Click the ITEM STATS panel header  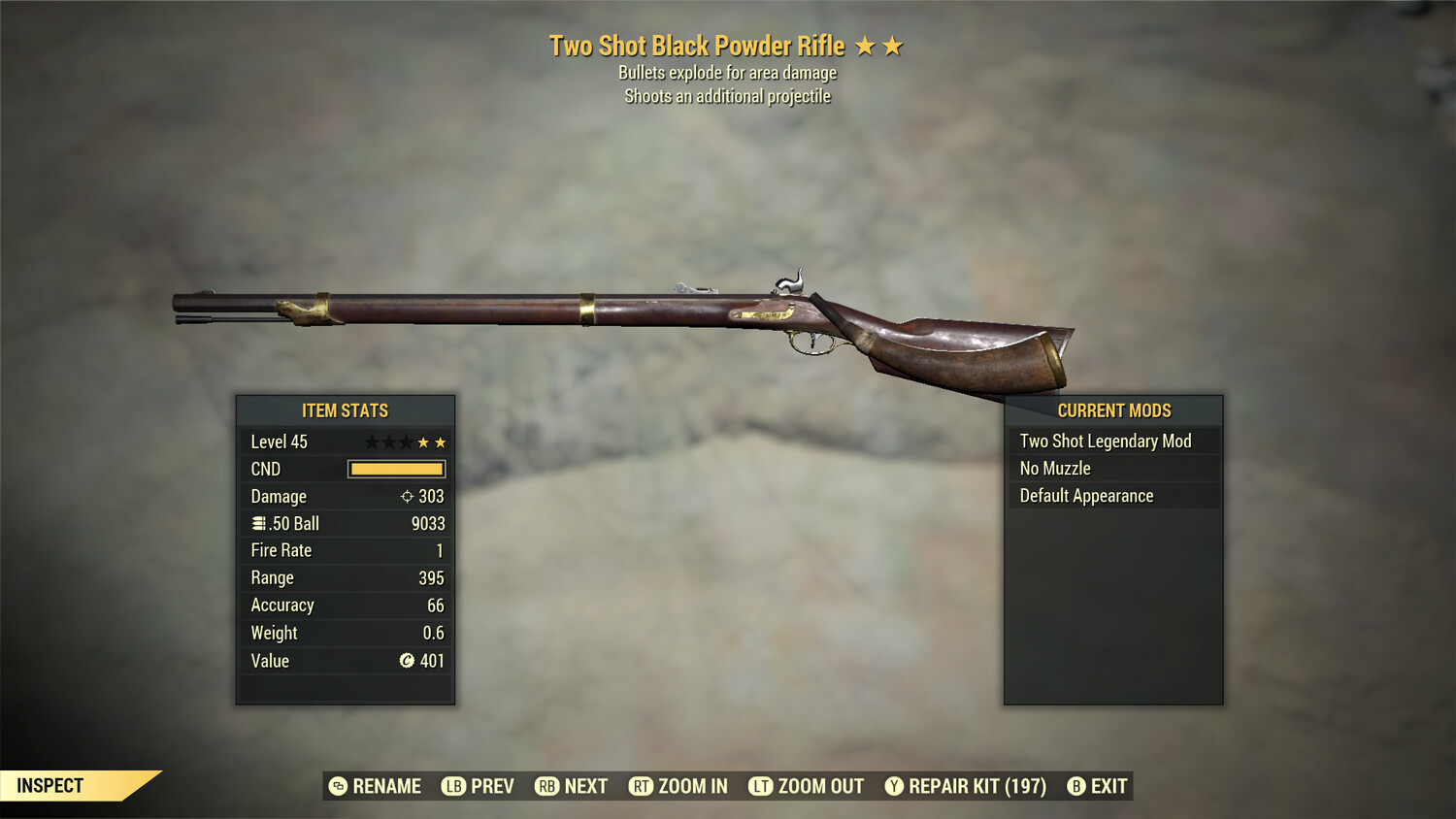346,410
